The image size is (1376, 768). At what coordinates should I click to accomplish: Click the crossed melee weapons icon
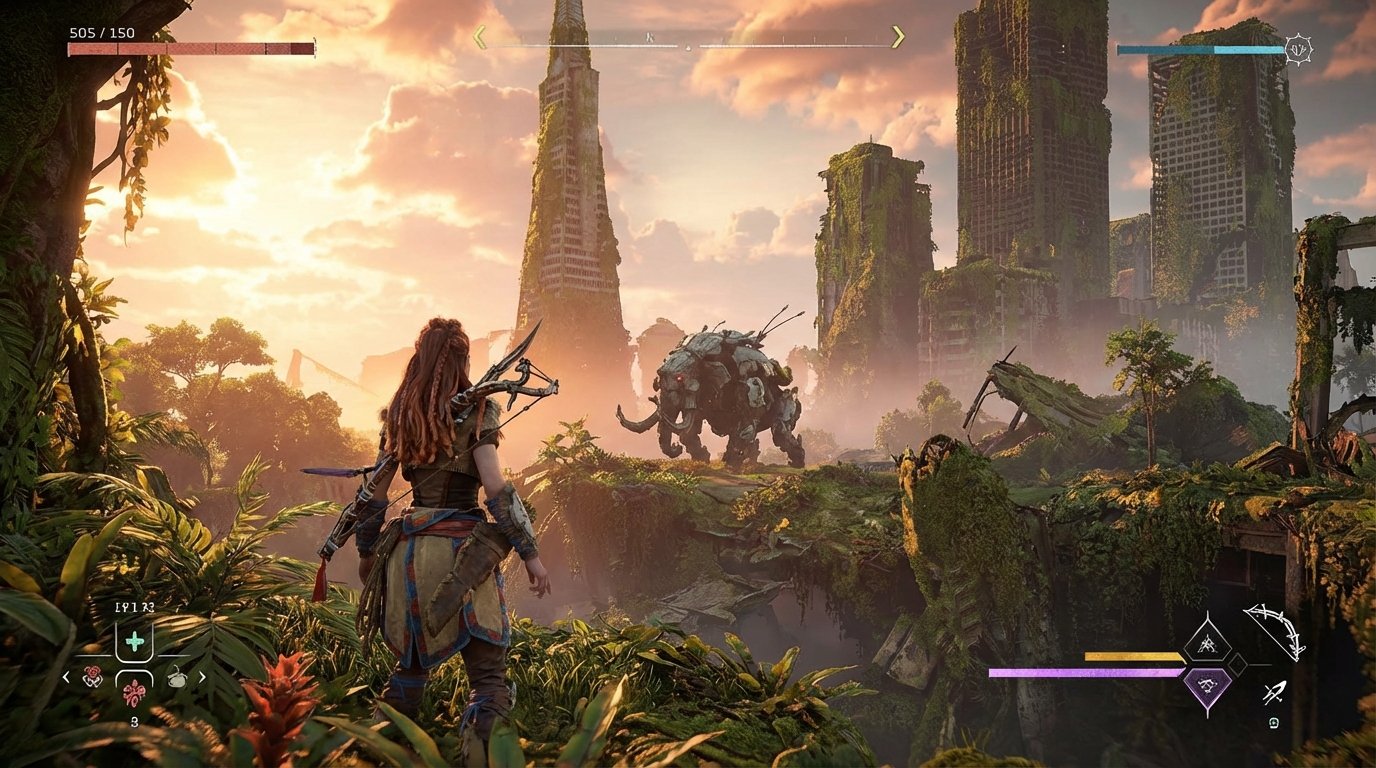[1275, 692]
